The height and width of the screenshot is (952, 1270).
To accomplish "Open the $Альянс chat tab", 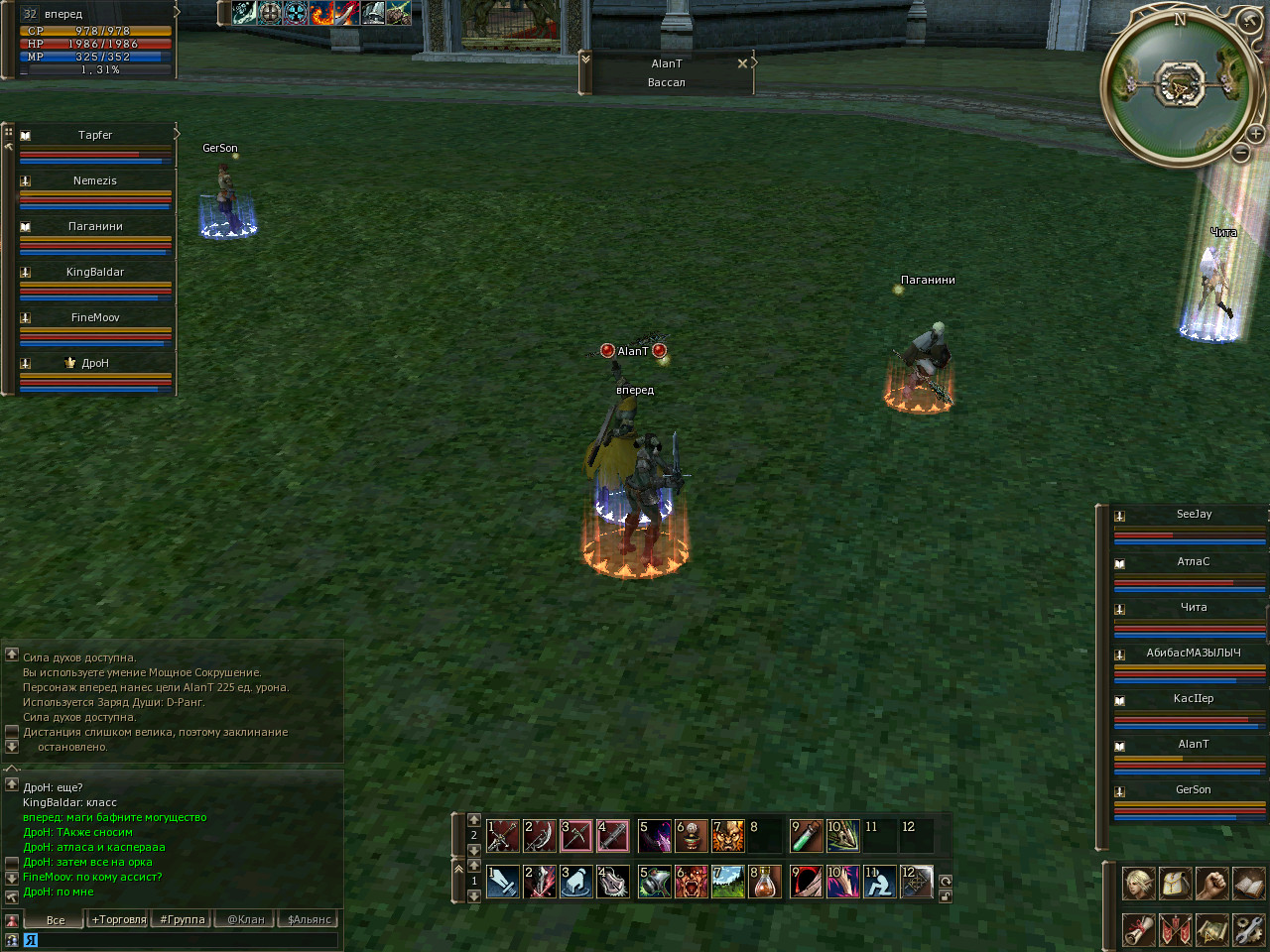I will coord(309,919).
